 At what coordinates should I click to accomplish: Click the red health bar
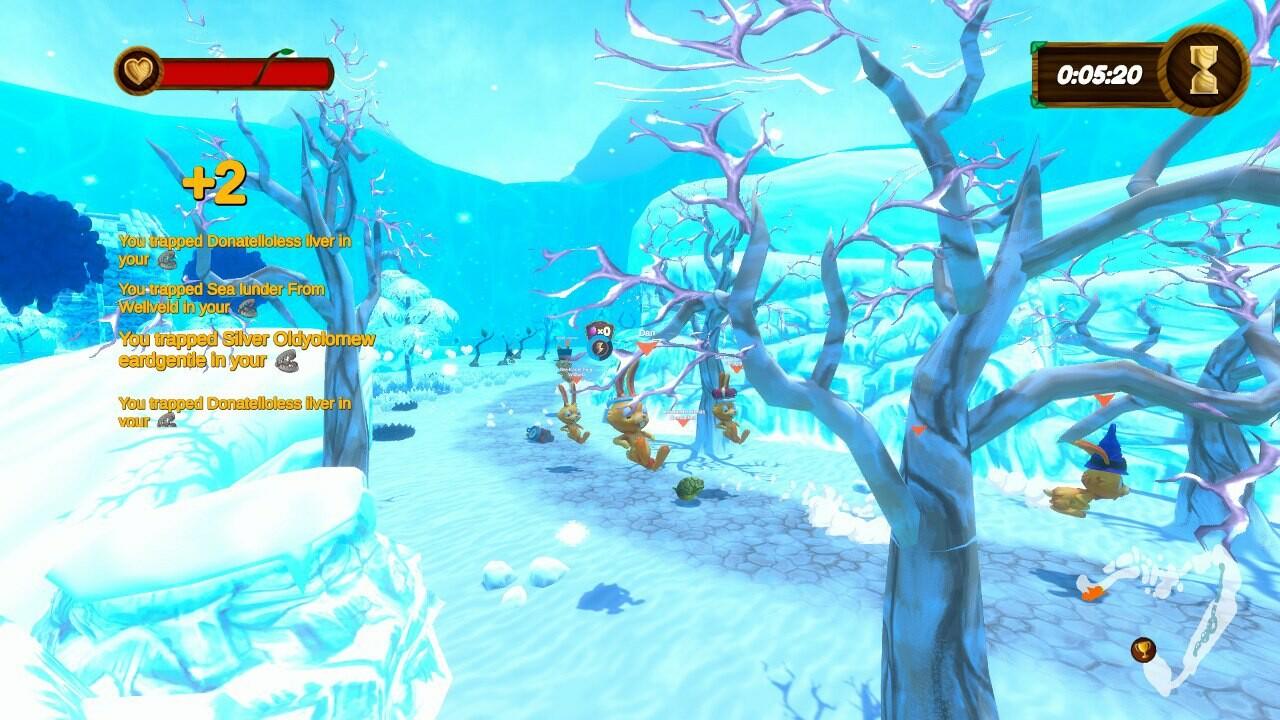coord(245,72)
